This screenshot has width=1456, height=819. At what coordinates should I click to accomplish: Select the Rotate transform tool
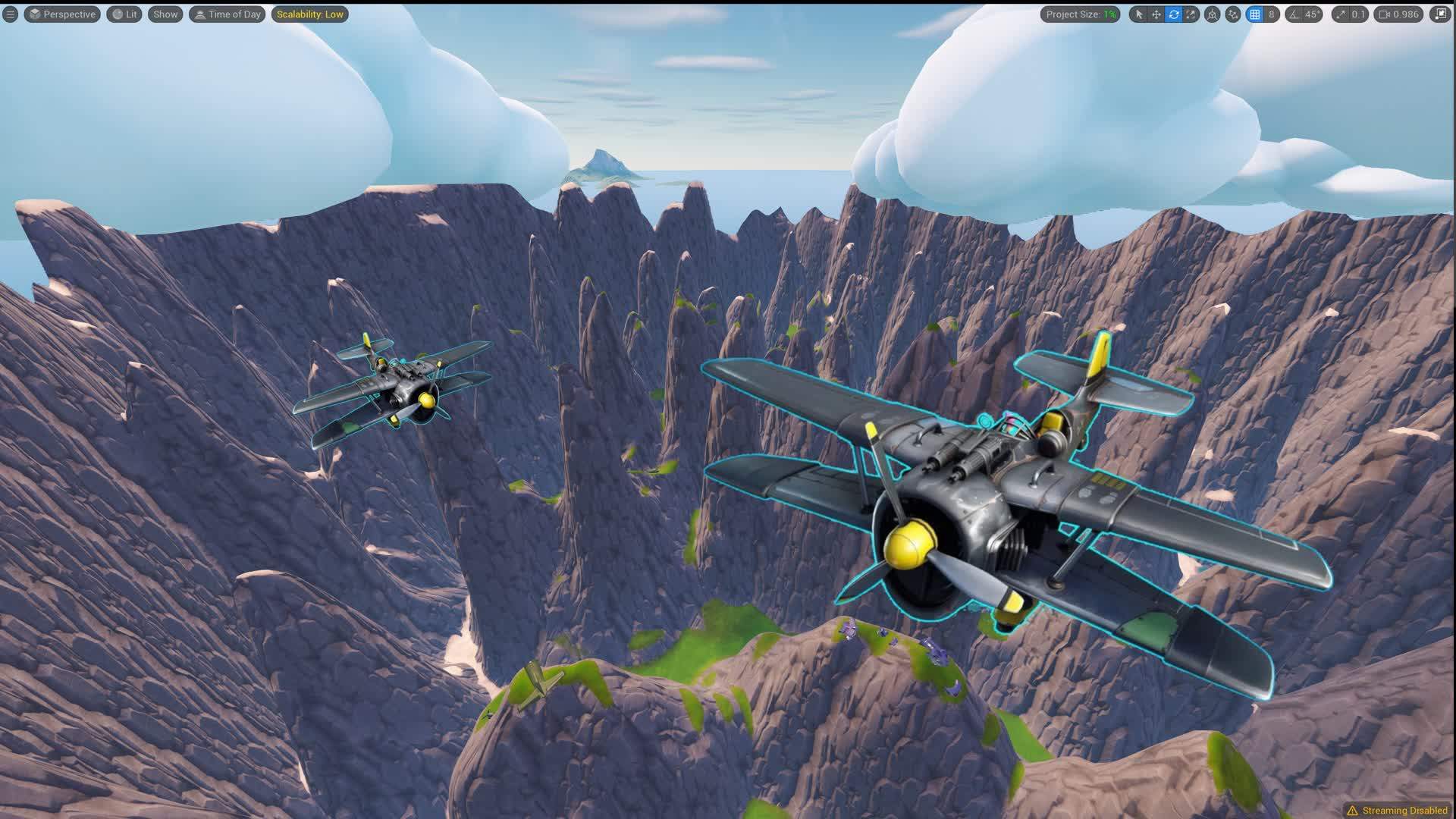tap(1173, 14)
